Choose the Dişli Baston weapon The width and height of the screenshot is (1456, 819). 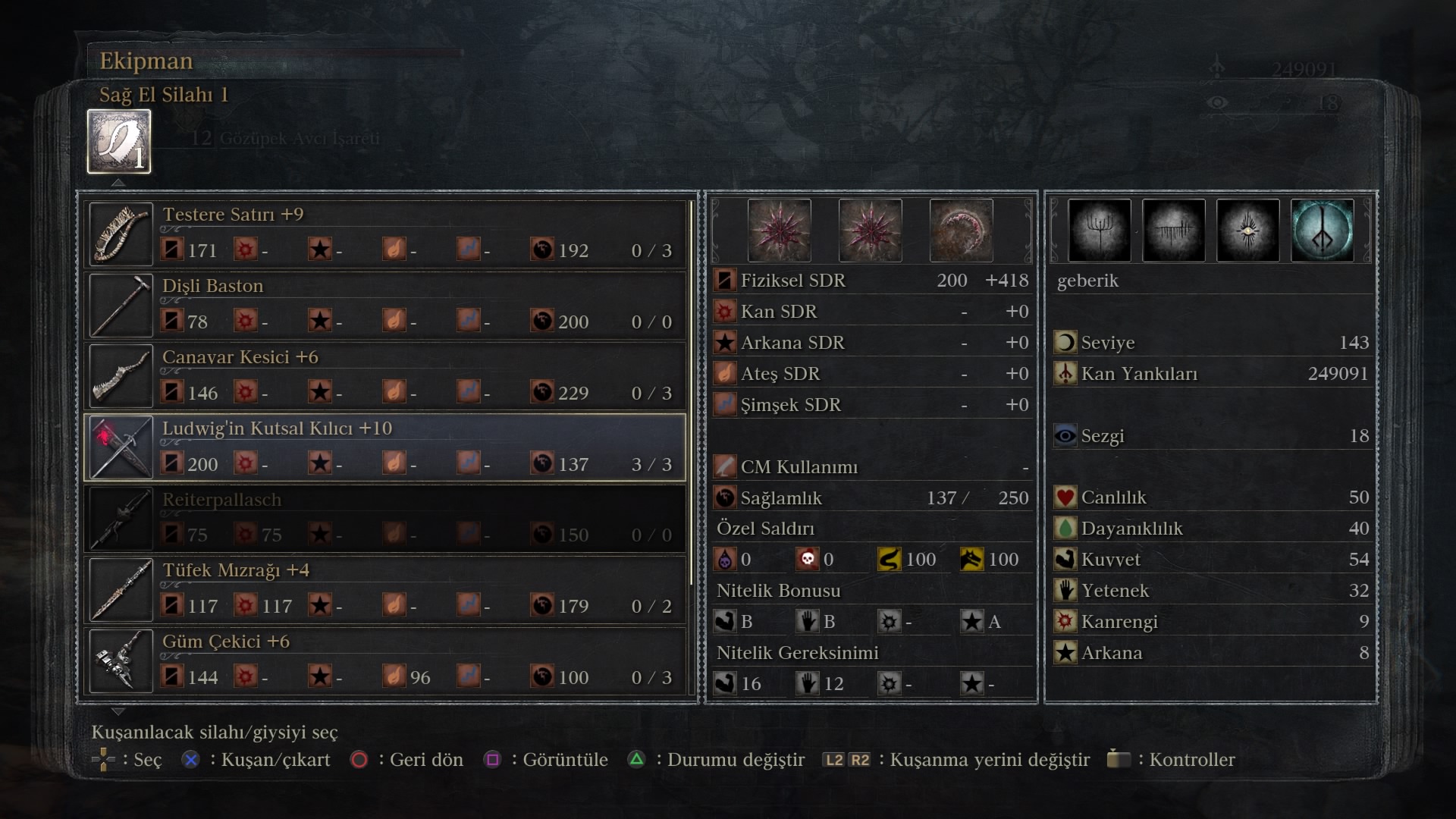tap(385, 305)
